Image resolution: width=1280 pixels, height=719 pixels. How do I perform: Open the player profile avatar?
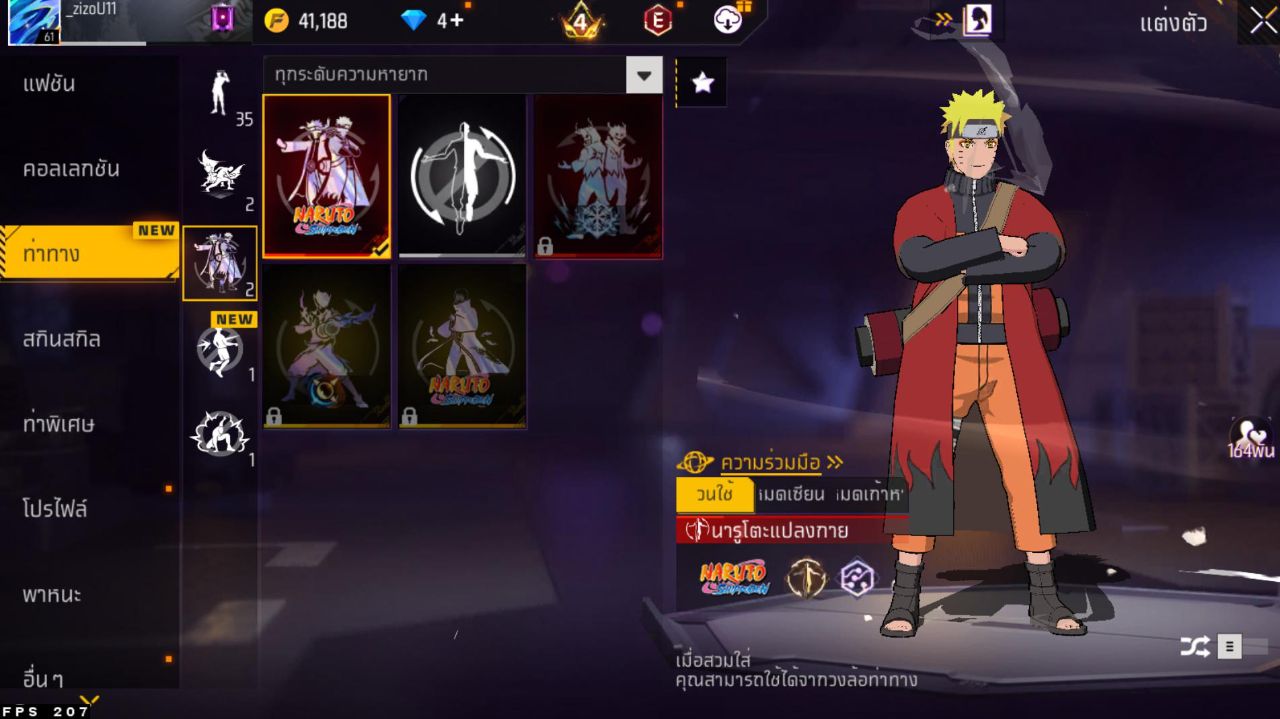coord(34,22)
